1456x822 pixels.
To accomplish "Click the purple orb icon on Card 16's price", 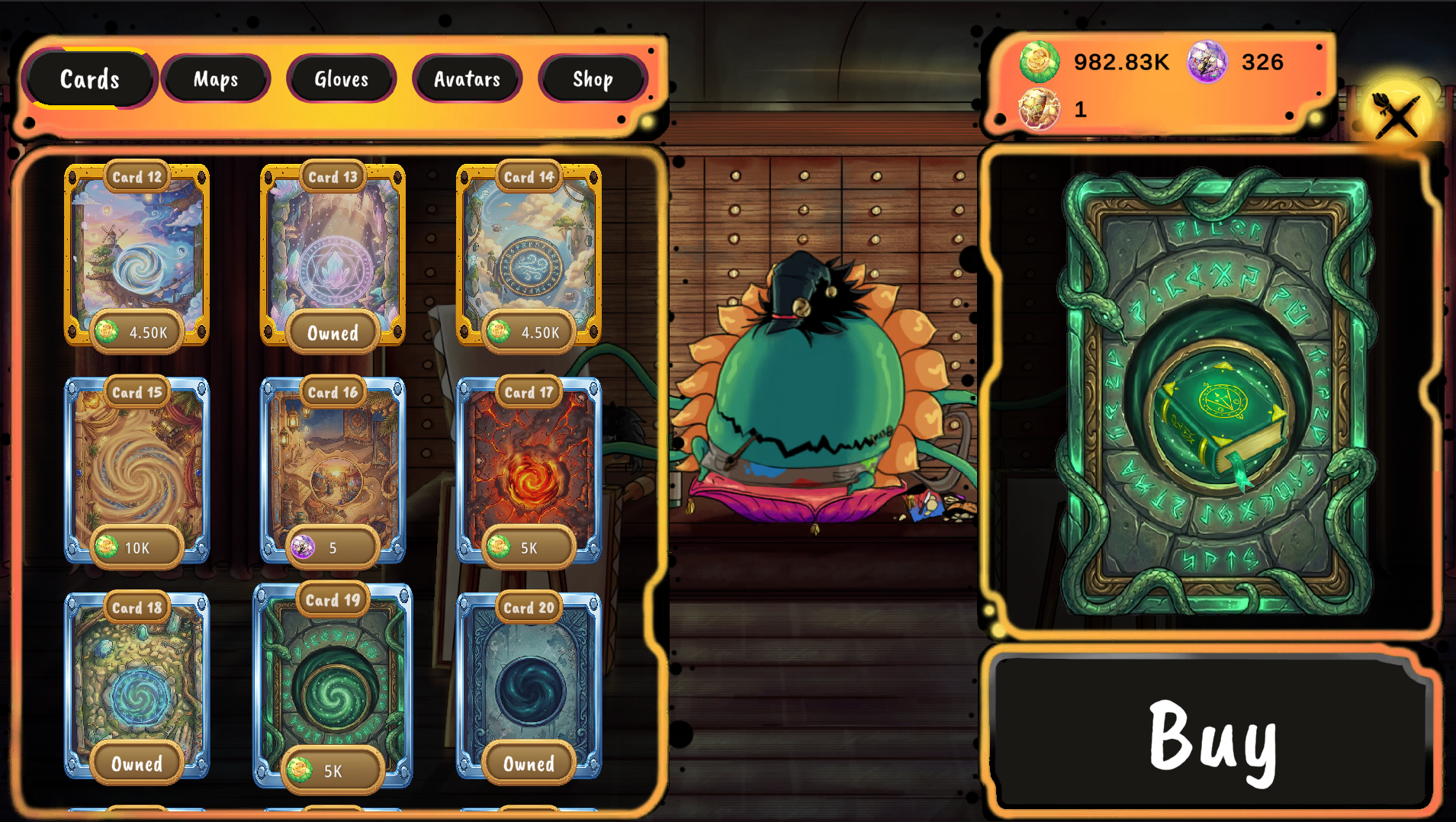I will (302, 547).
